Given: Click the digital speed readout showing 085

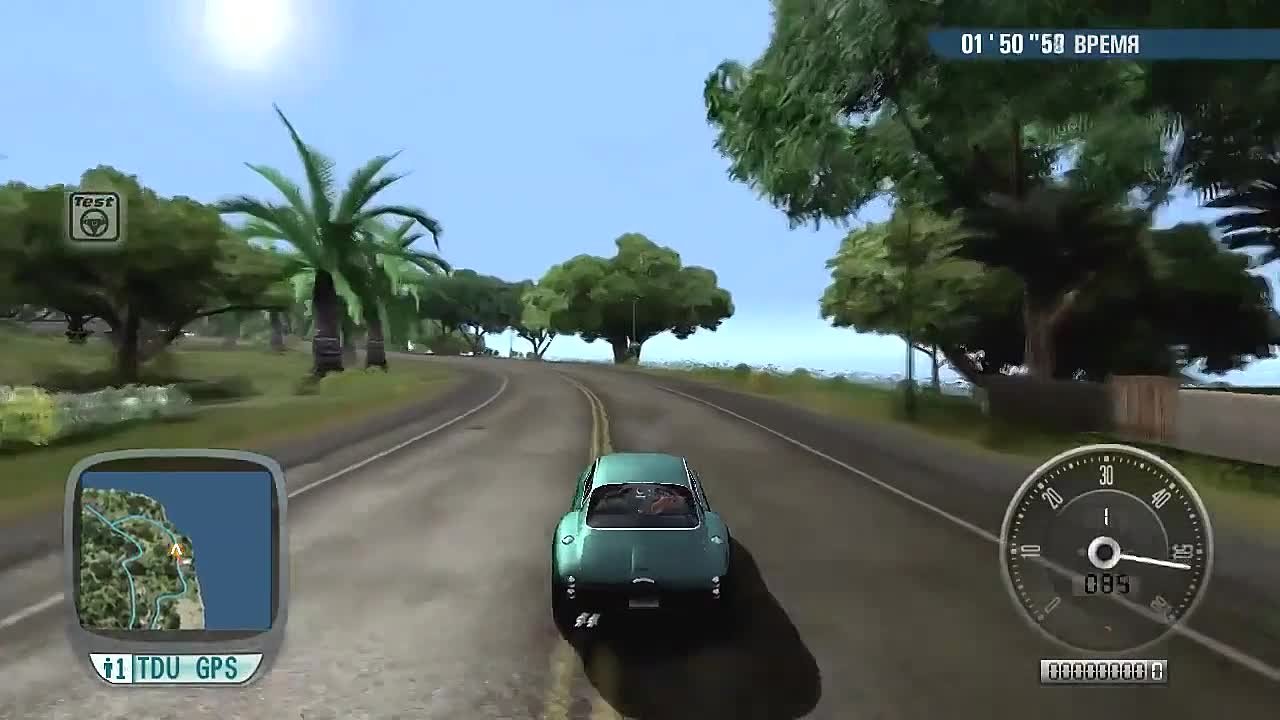Looking at the screenshot, I should tap(1104, 583).
